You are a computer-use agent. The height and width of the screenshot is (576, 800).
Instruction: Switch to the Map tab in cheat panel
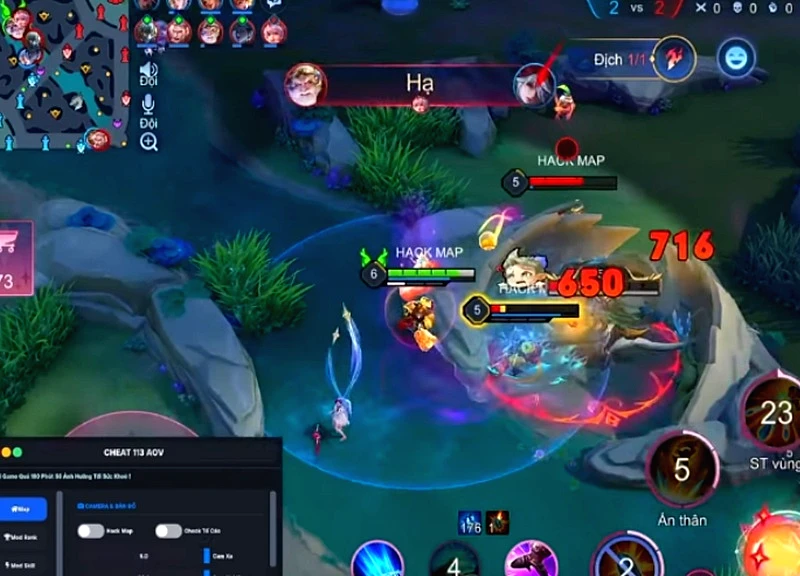(x=22, y=509)
